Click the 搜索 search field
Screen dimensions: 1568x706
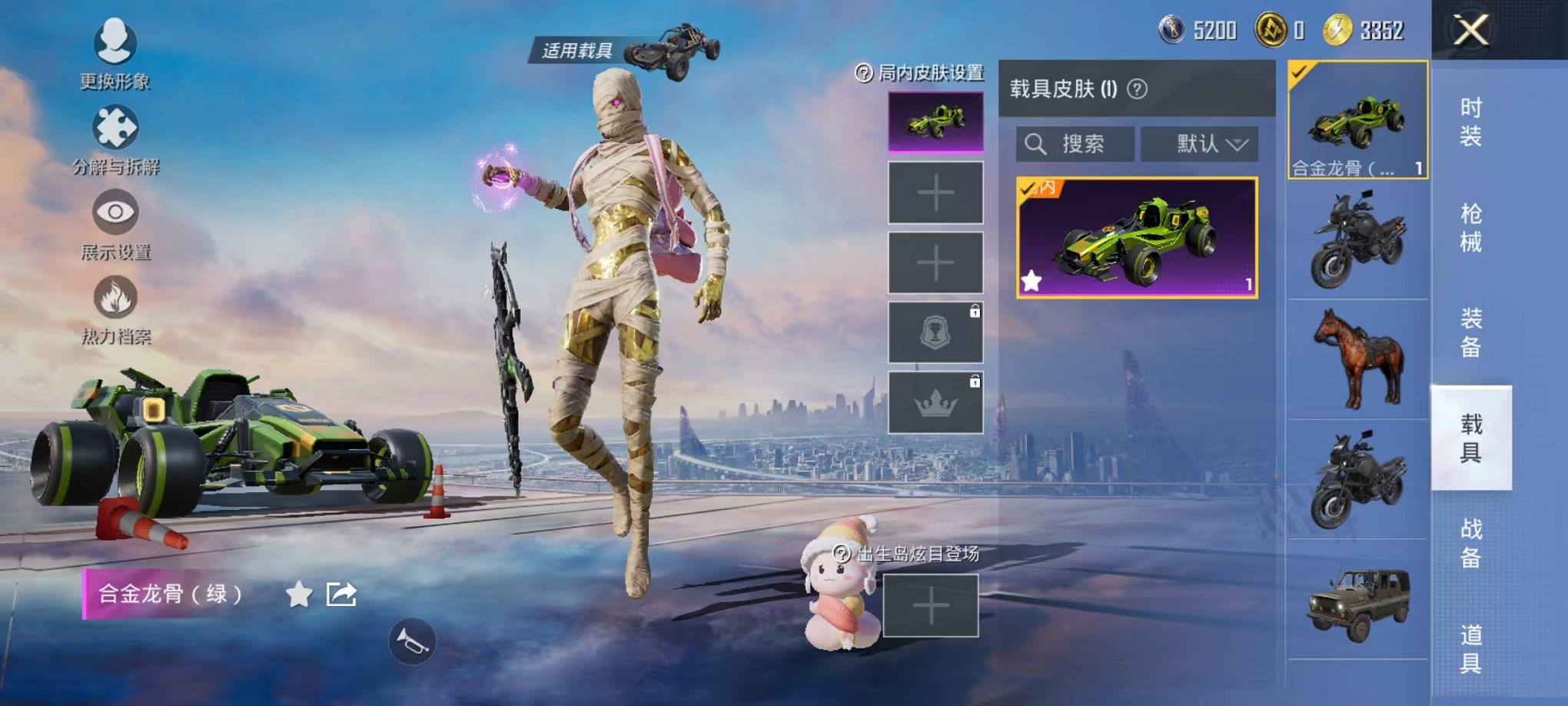click(x=1075, y=145)
